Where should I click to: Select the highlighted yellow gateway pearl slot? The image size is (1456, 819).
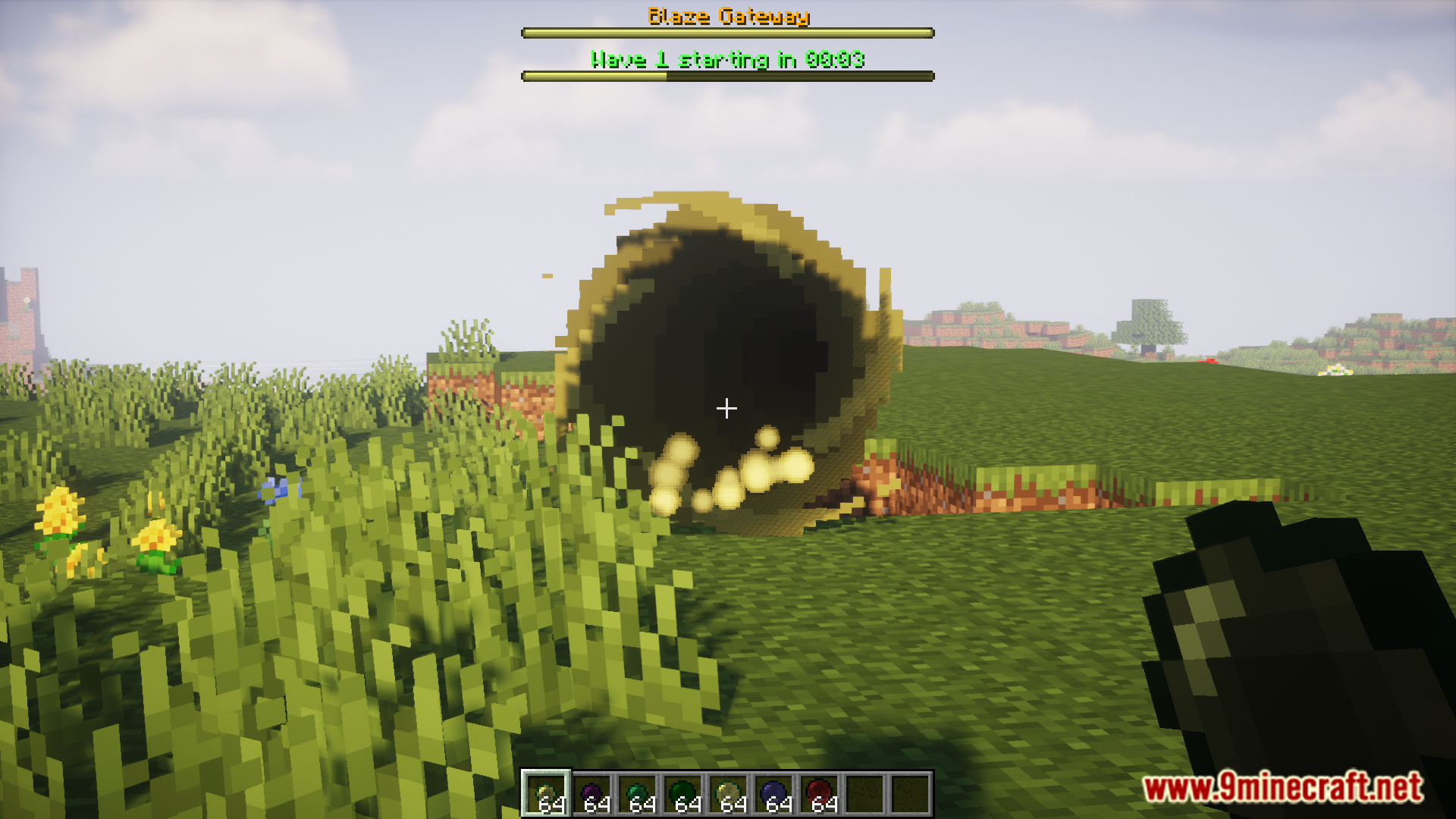tap(546, 794)
